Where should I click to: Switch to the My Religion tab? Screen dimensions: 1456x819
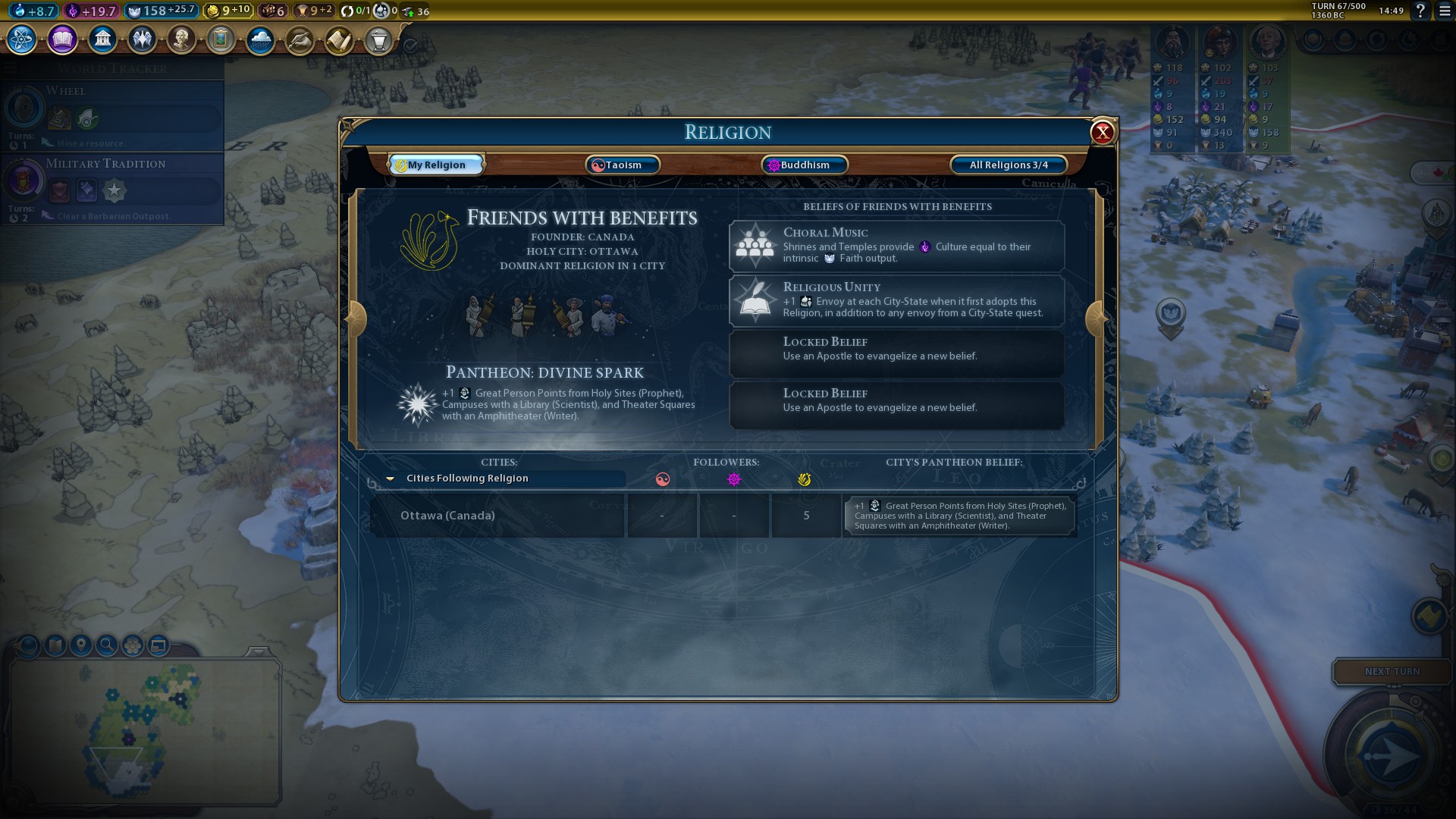coord(437,165)
